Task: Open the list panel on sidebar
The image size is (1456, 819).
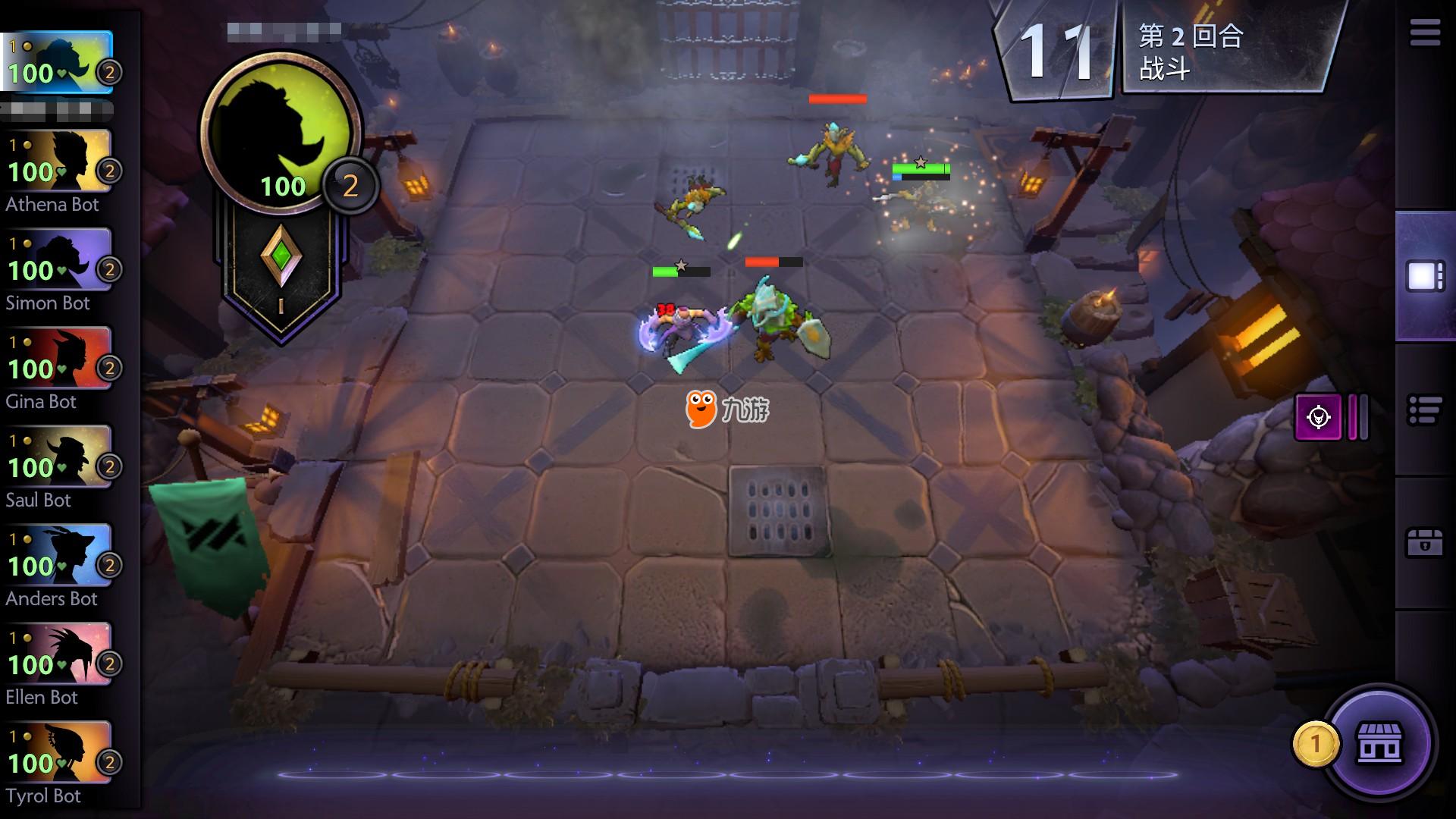Action: coord(1425,411)
